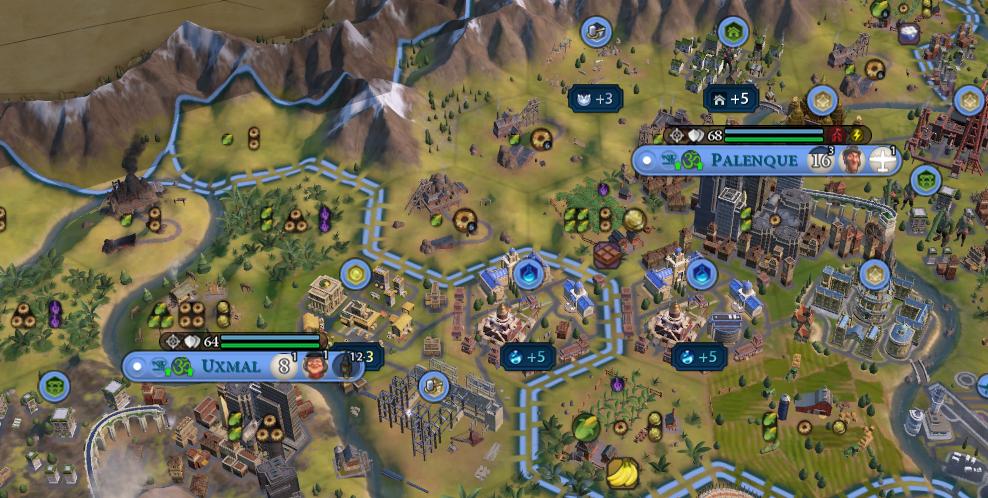Click Uxmal's population number 8
988x498 pixels.
pos(284,366)
